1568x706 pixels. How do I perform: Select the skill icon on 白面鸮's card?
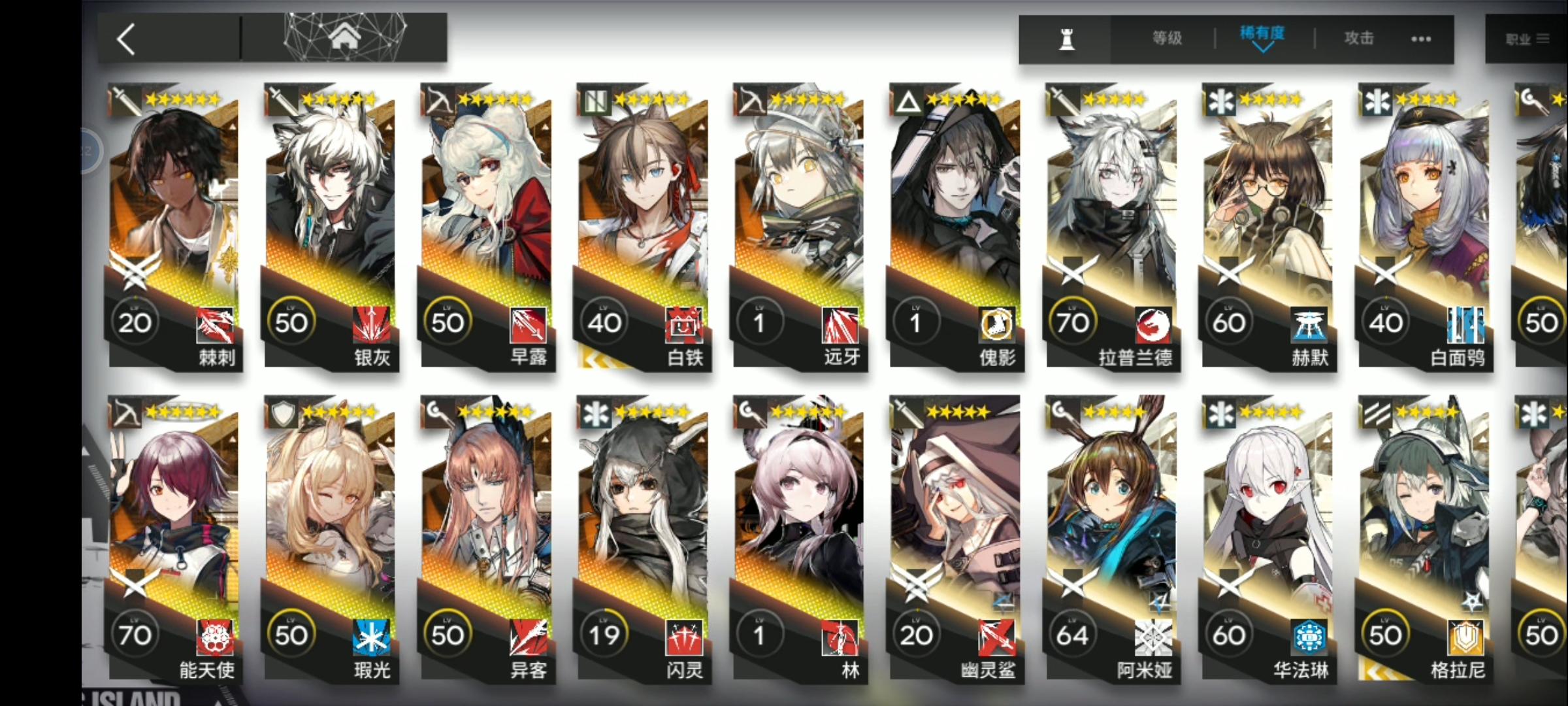pyautogui.click(x=1465, y=325)
